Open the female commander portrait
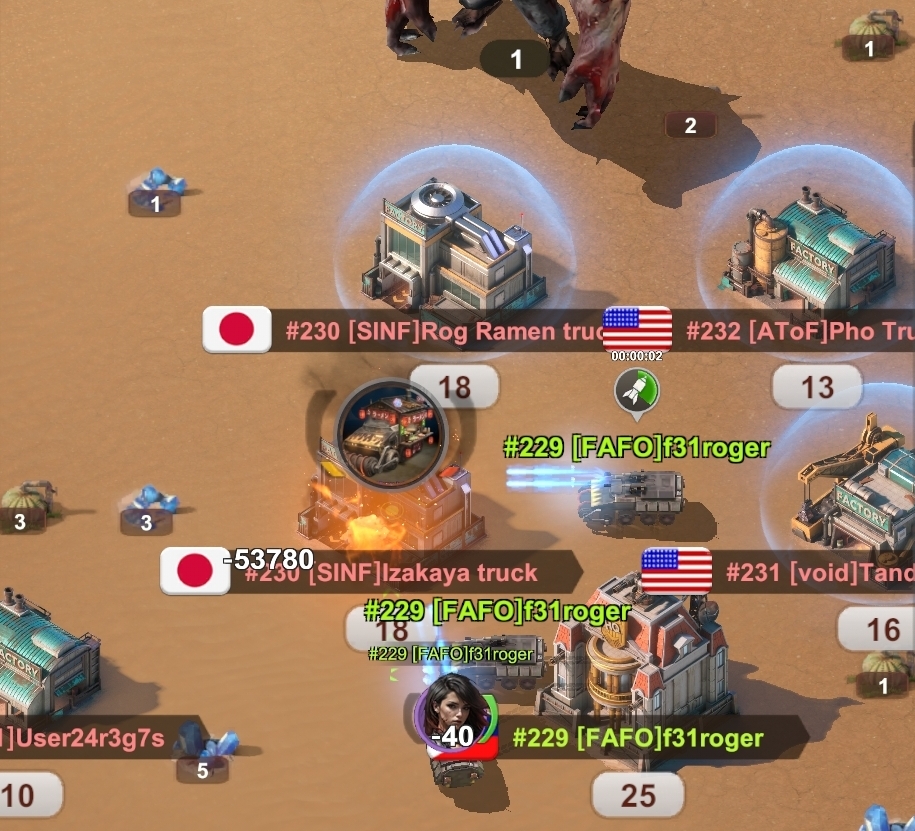Viewport: 915px width, 831px height. tap(456, 714)
